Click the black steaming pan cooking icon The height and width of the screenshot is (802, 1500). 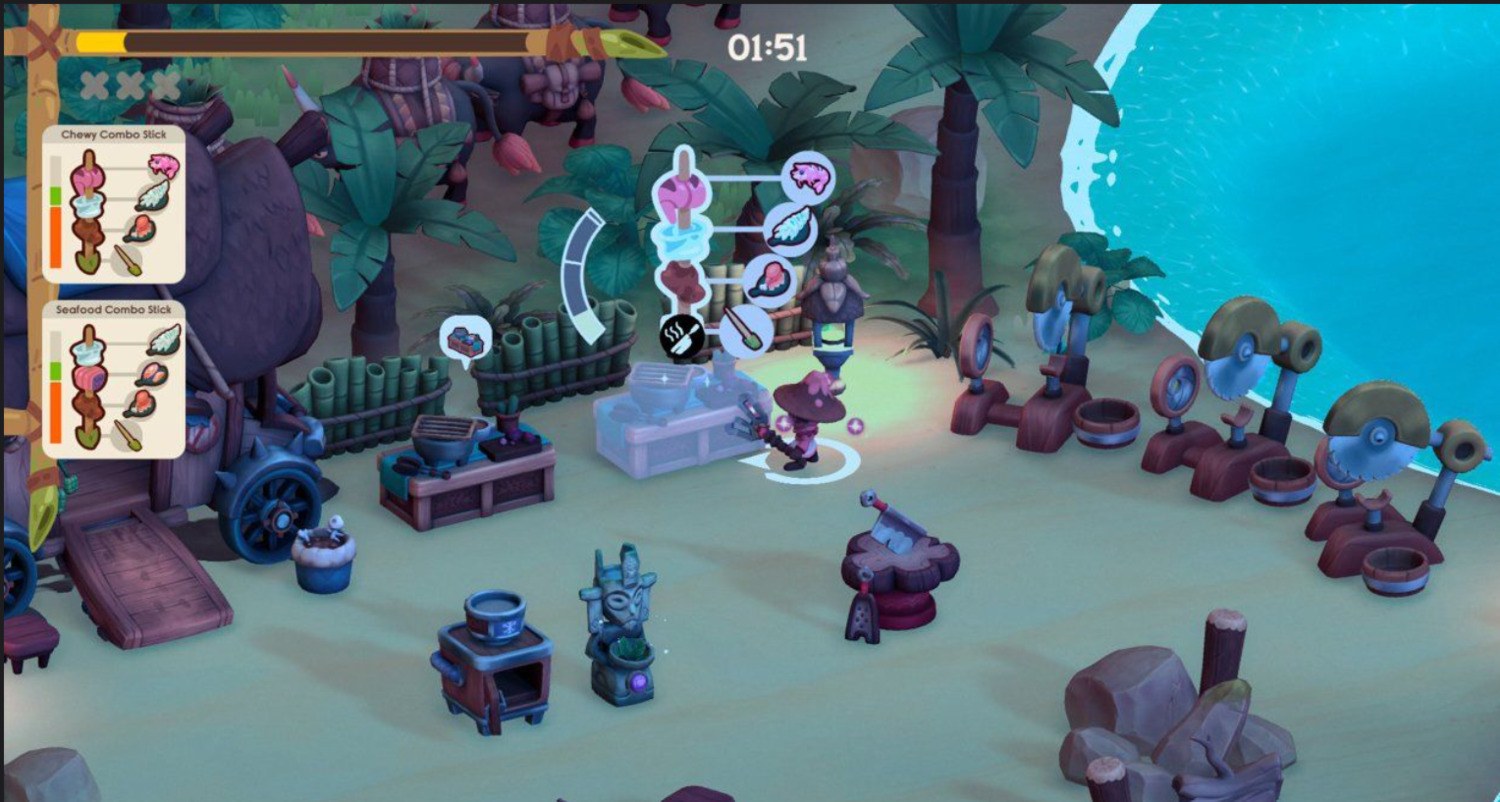click(683, 337)
